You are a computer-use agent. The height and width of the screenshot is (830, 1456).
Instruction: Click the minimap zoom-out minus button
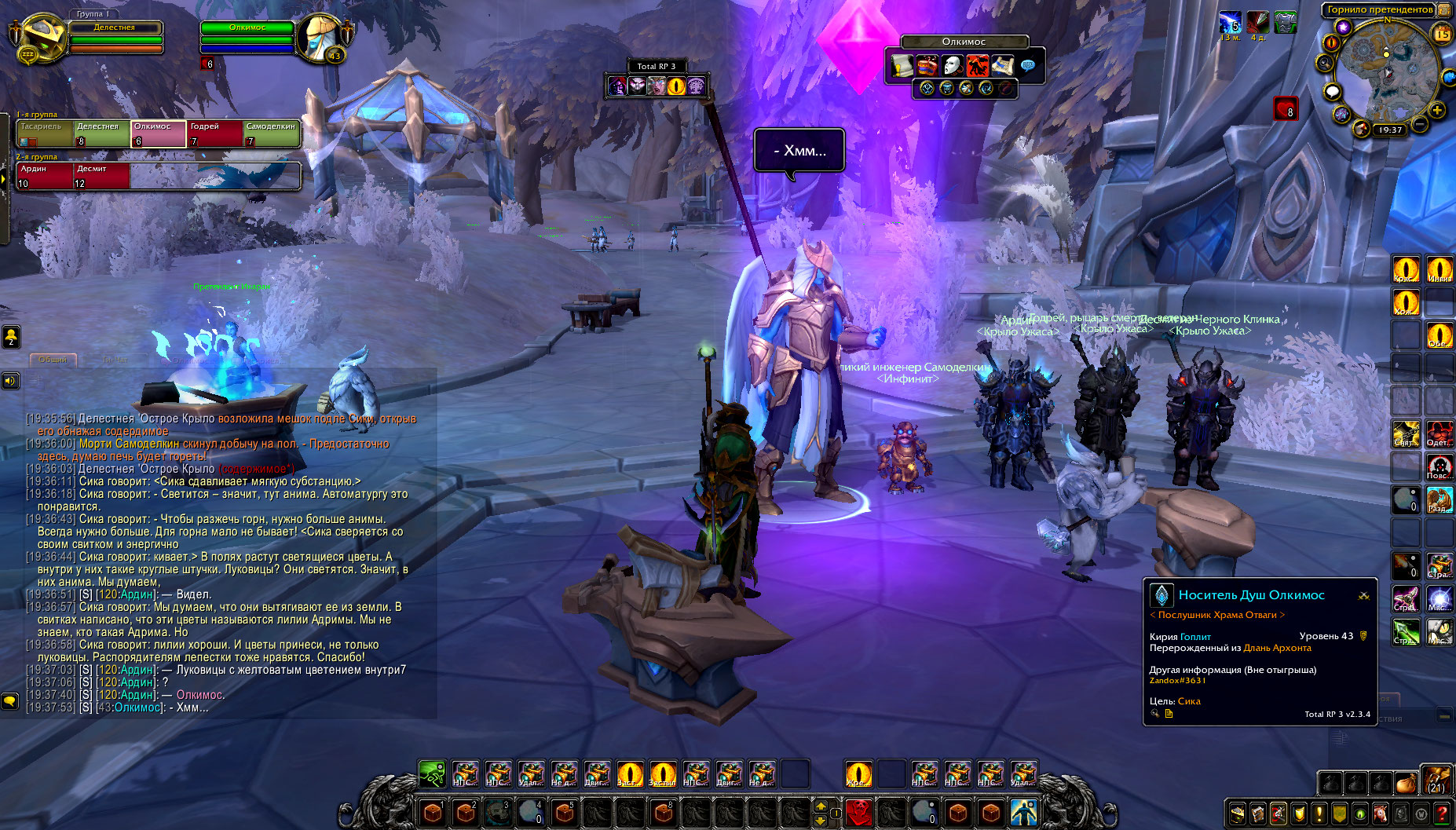[x=1420, y=124]
